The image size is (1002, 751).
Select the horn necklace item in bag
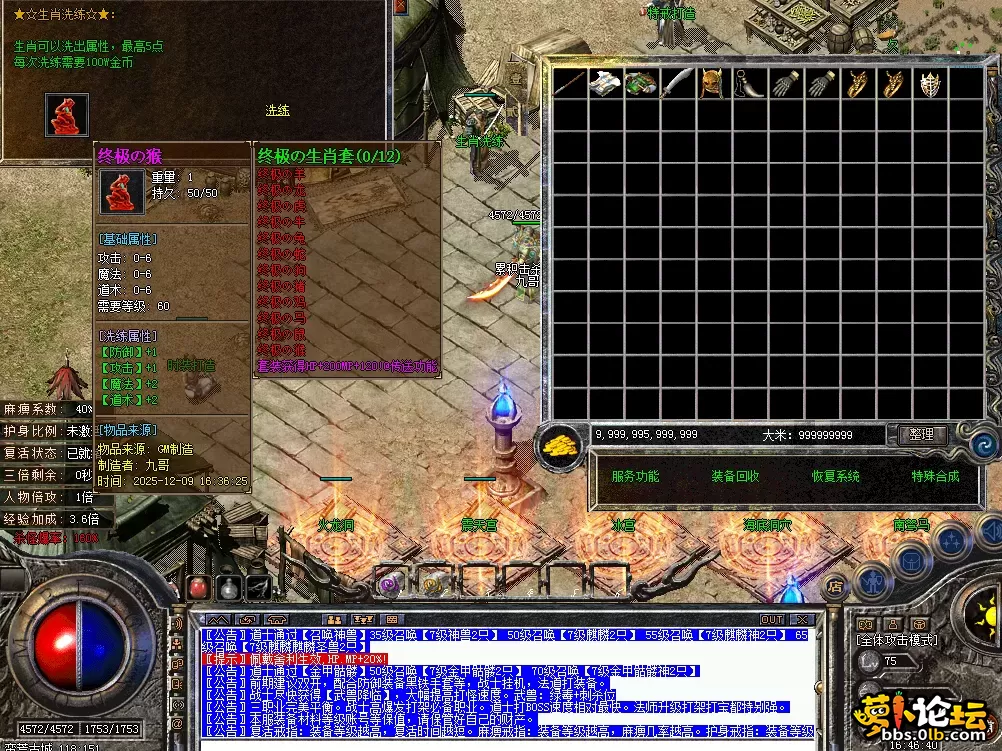[748, 84]
